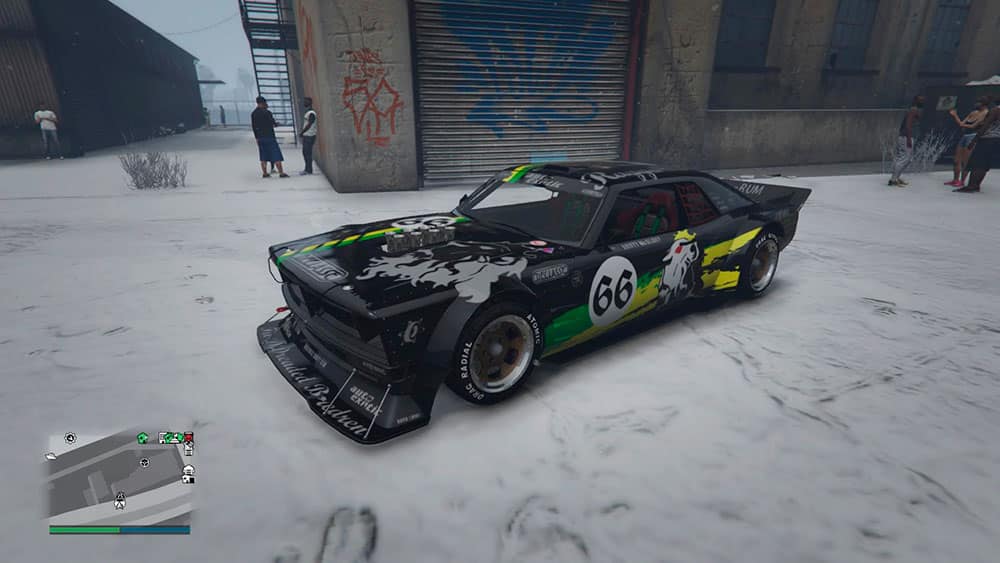The image size is (1000, 563).
Task: Click the white car blip on the minimap
Action: [52, 454]
